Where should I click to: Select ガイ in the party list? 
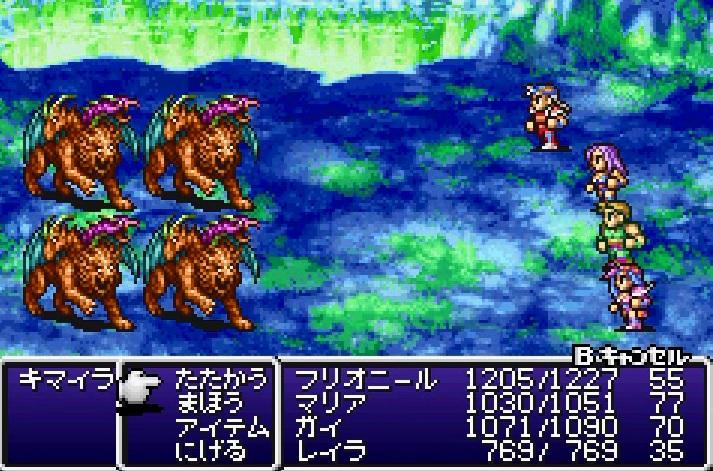click(x=318, y=427)
